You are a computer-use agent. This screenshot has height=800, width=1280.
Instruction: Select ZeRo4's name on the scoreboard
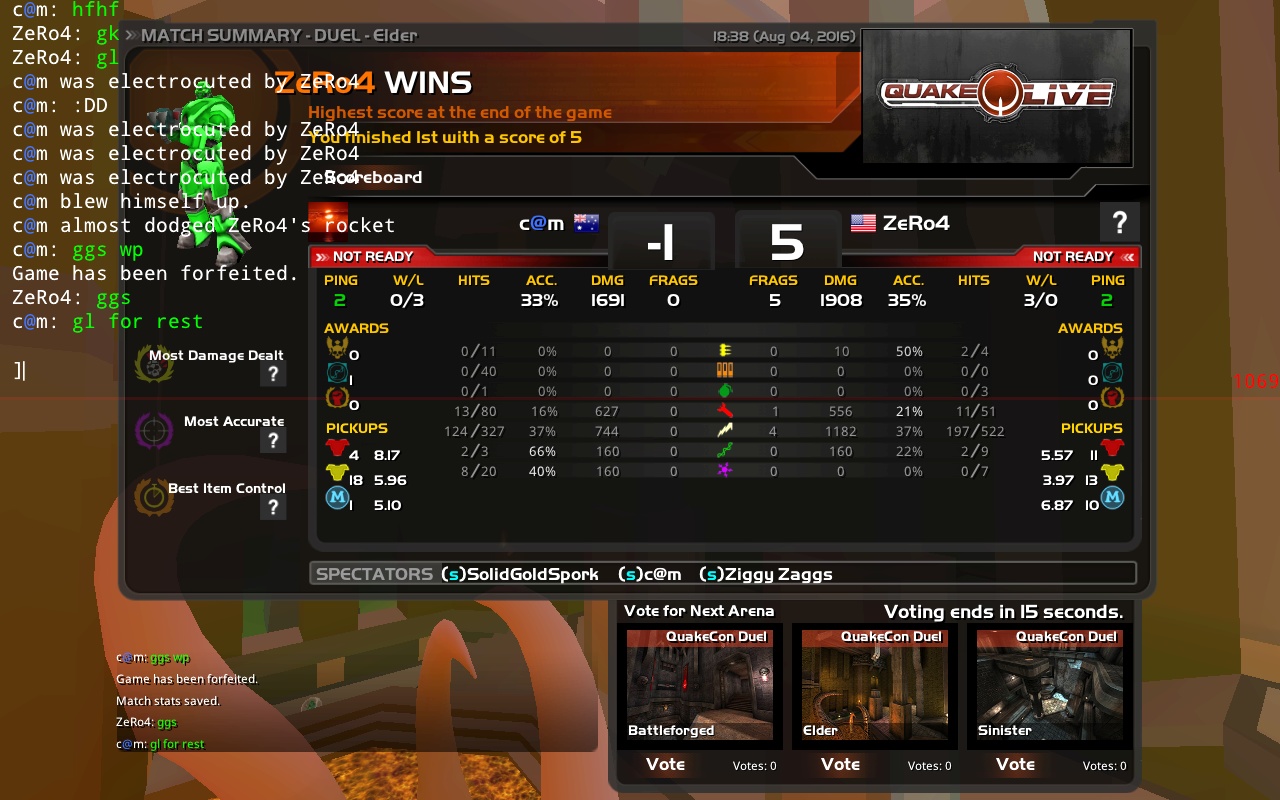[915, 223]
